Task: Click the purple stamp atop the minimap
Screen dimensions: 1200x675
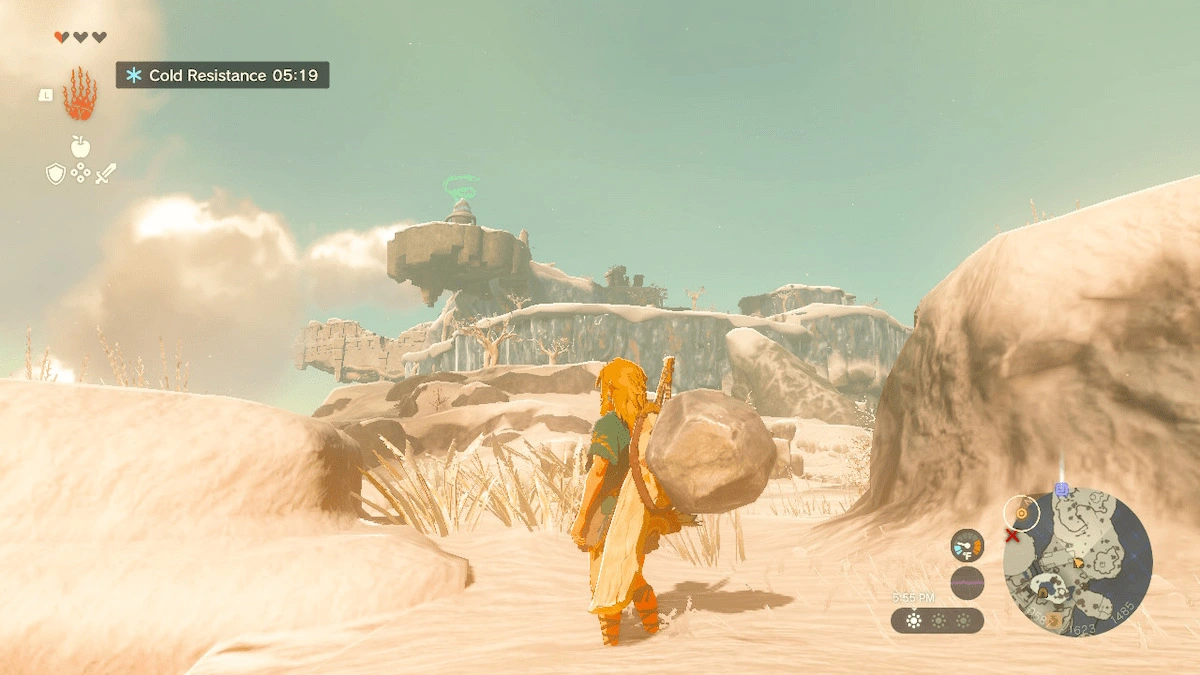Action: click(x=1062, y=490)
